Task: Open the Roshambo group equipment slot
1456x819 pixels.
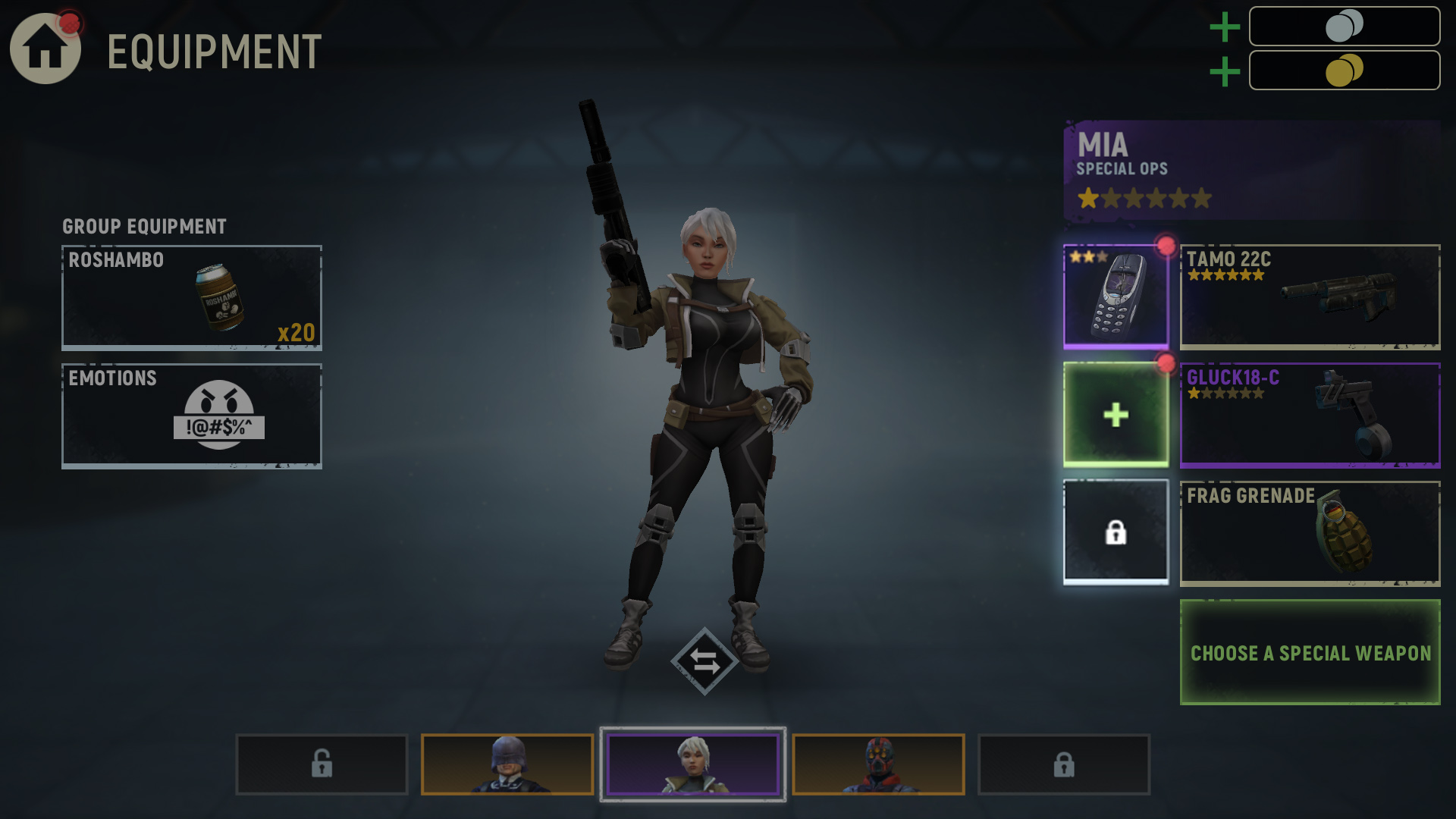Action: 192,297
